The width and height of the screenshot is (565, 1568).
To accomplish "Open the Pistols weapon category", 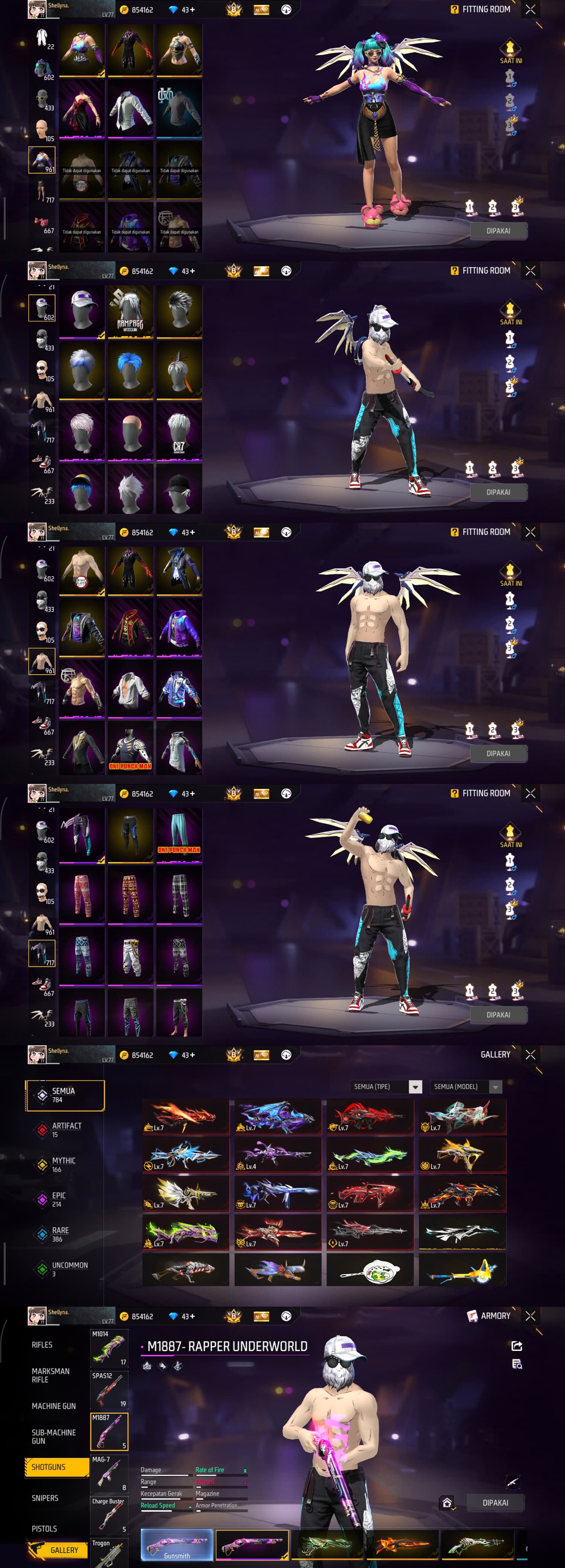I will [44, 1528].
